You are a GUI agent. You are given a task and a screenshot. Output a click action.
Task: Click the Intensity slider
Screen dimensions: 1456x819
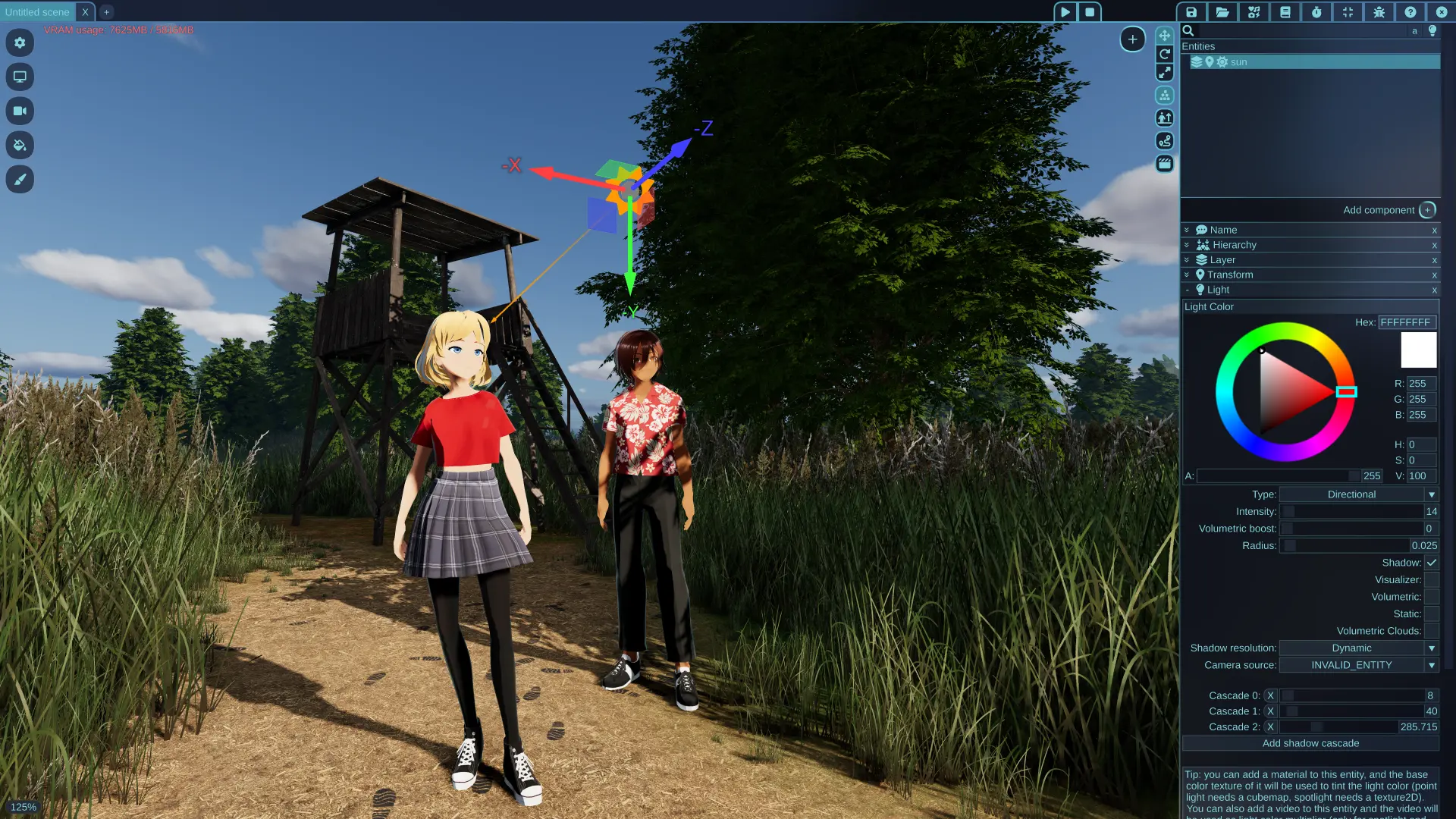(x=1351, y=512)
